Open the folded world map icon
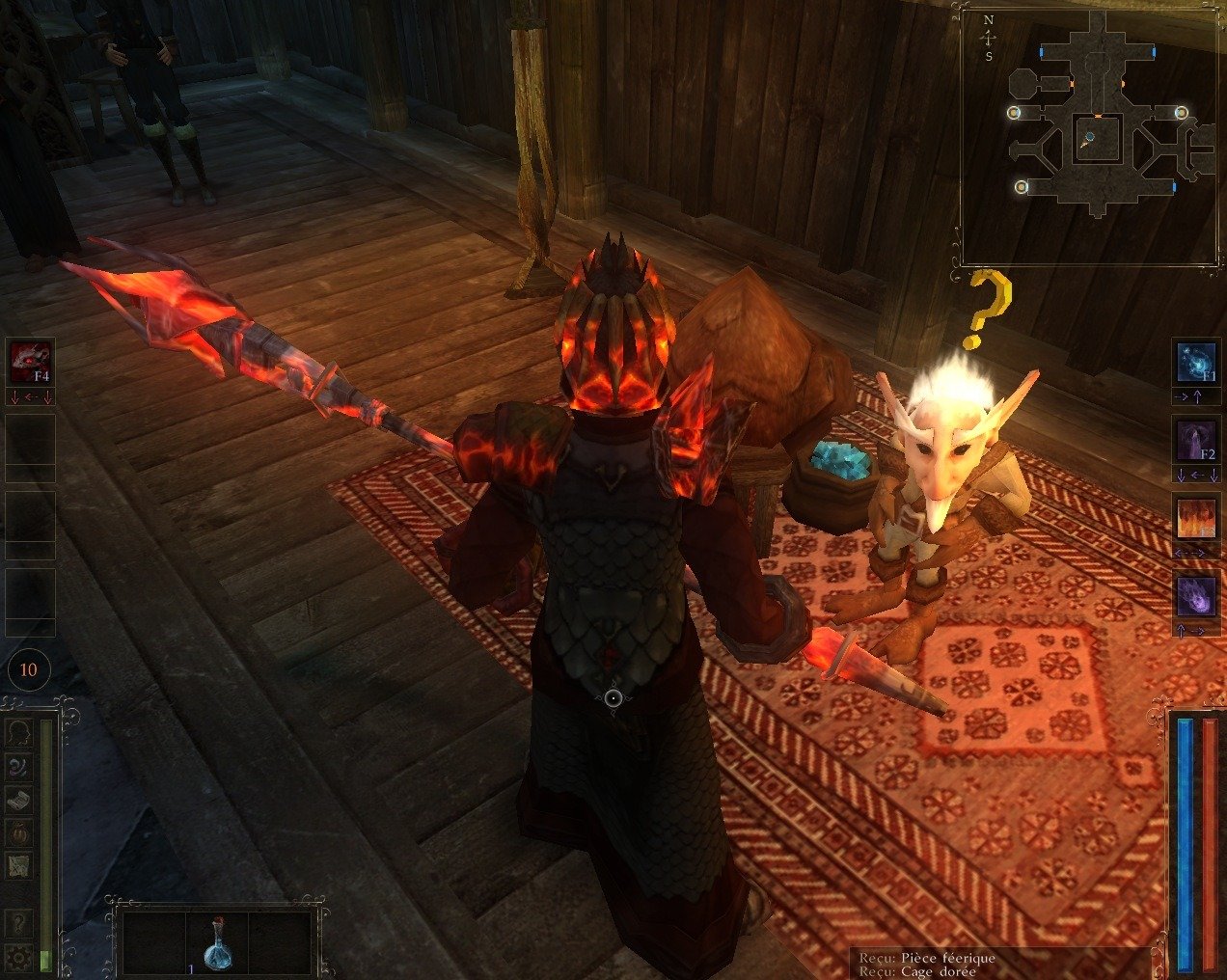 [18, 864]
